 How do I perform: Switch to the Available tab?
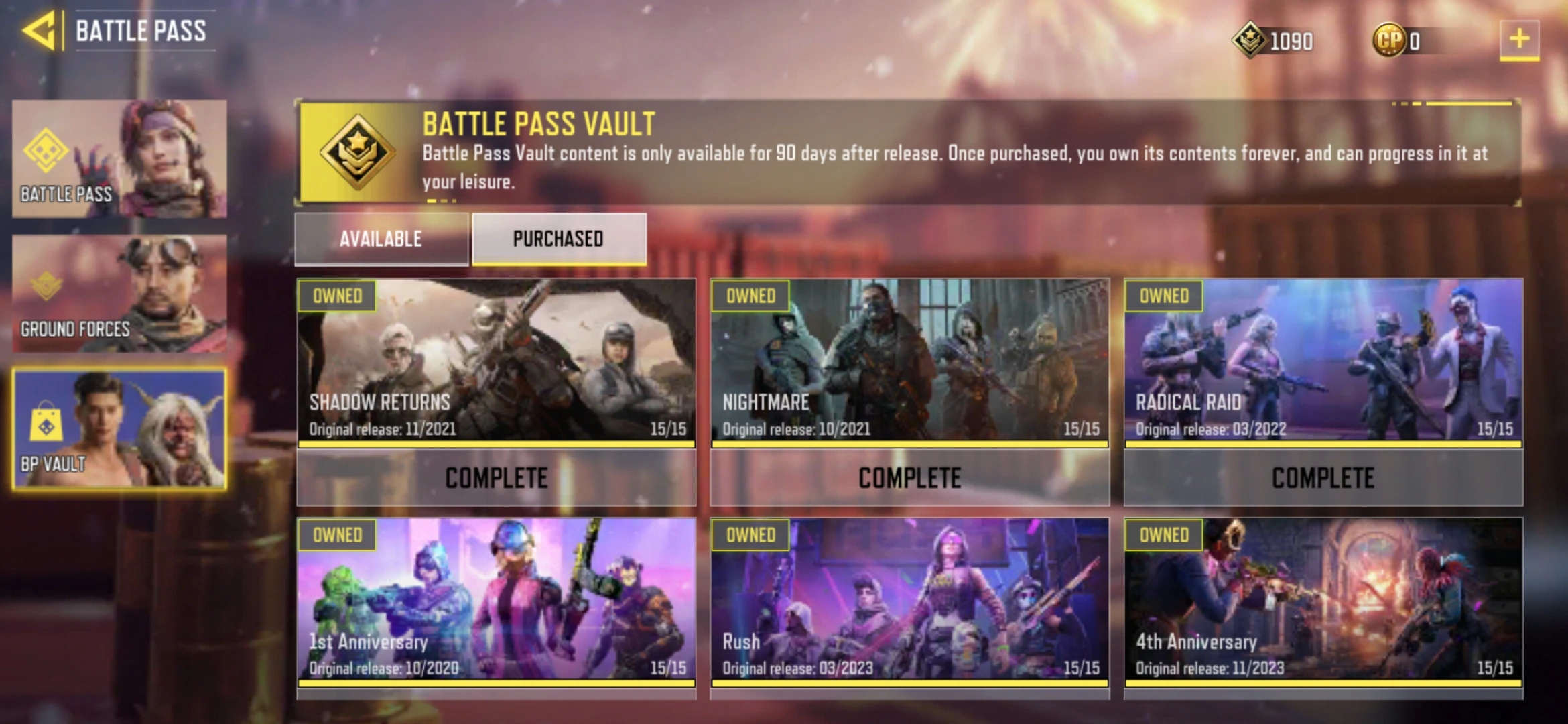tap(381, 239)
